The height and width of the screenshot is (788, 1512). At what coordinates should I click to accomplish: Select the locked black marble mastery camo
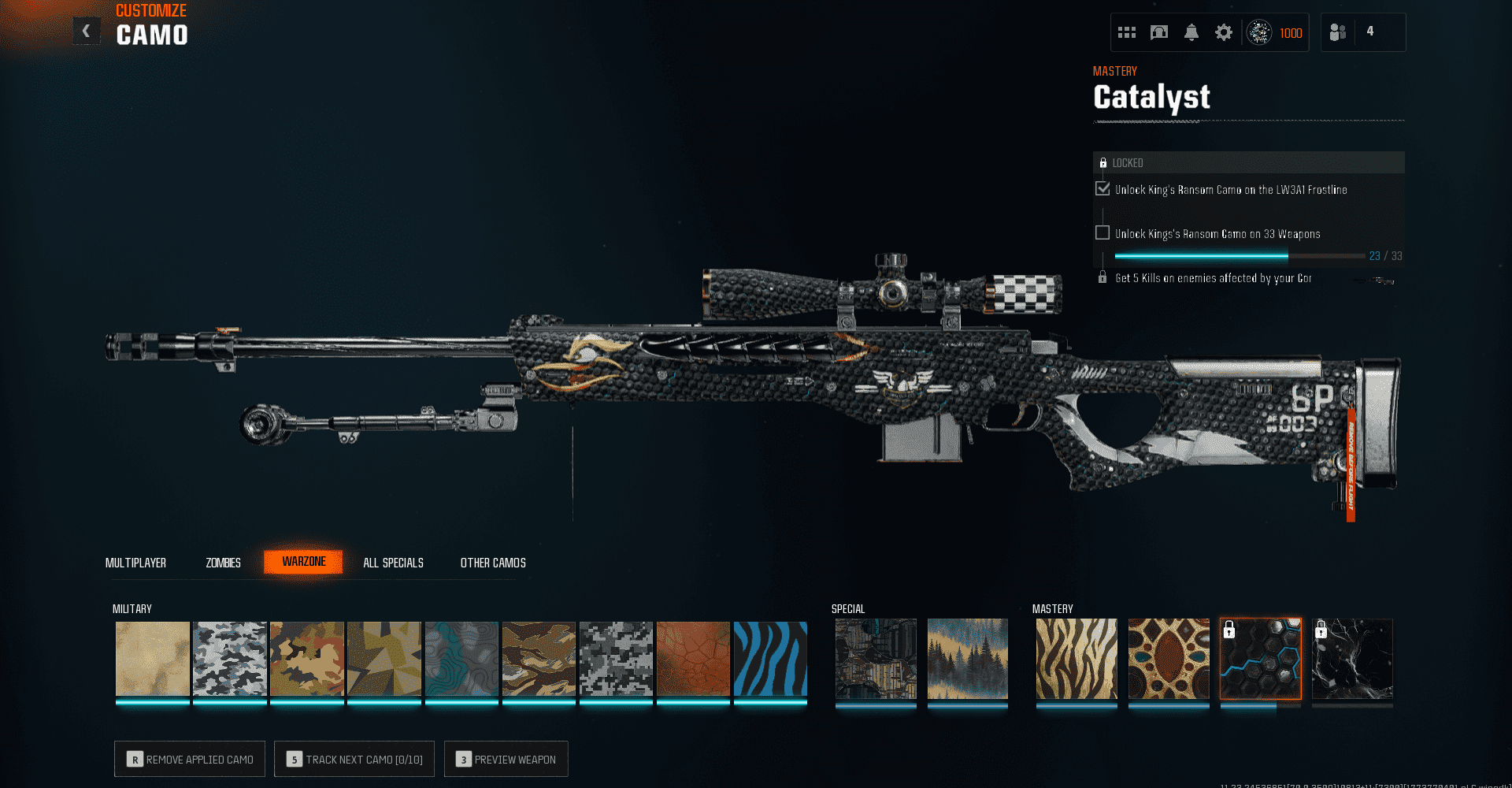(x=1352, y=659)
